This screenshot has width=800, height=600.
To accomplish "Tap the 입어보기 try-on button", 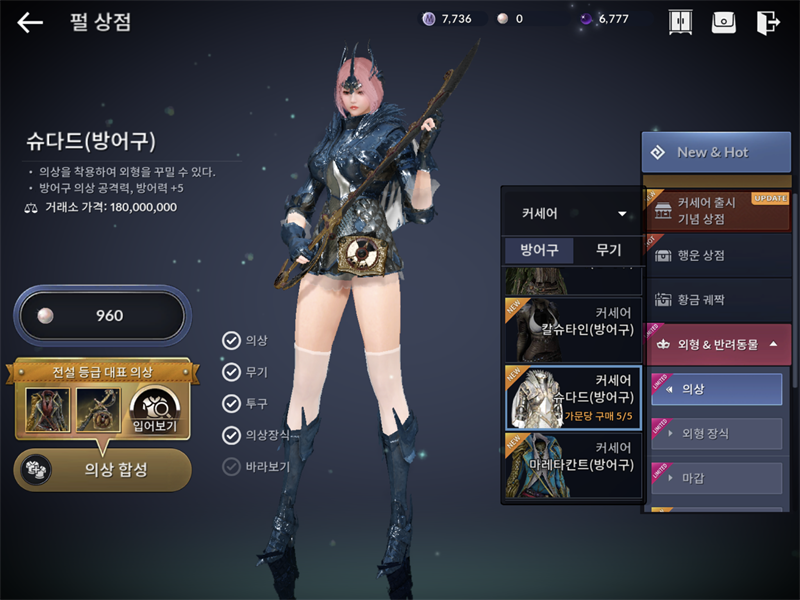I will pyautogui.click(x=153, y=410).
